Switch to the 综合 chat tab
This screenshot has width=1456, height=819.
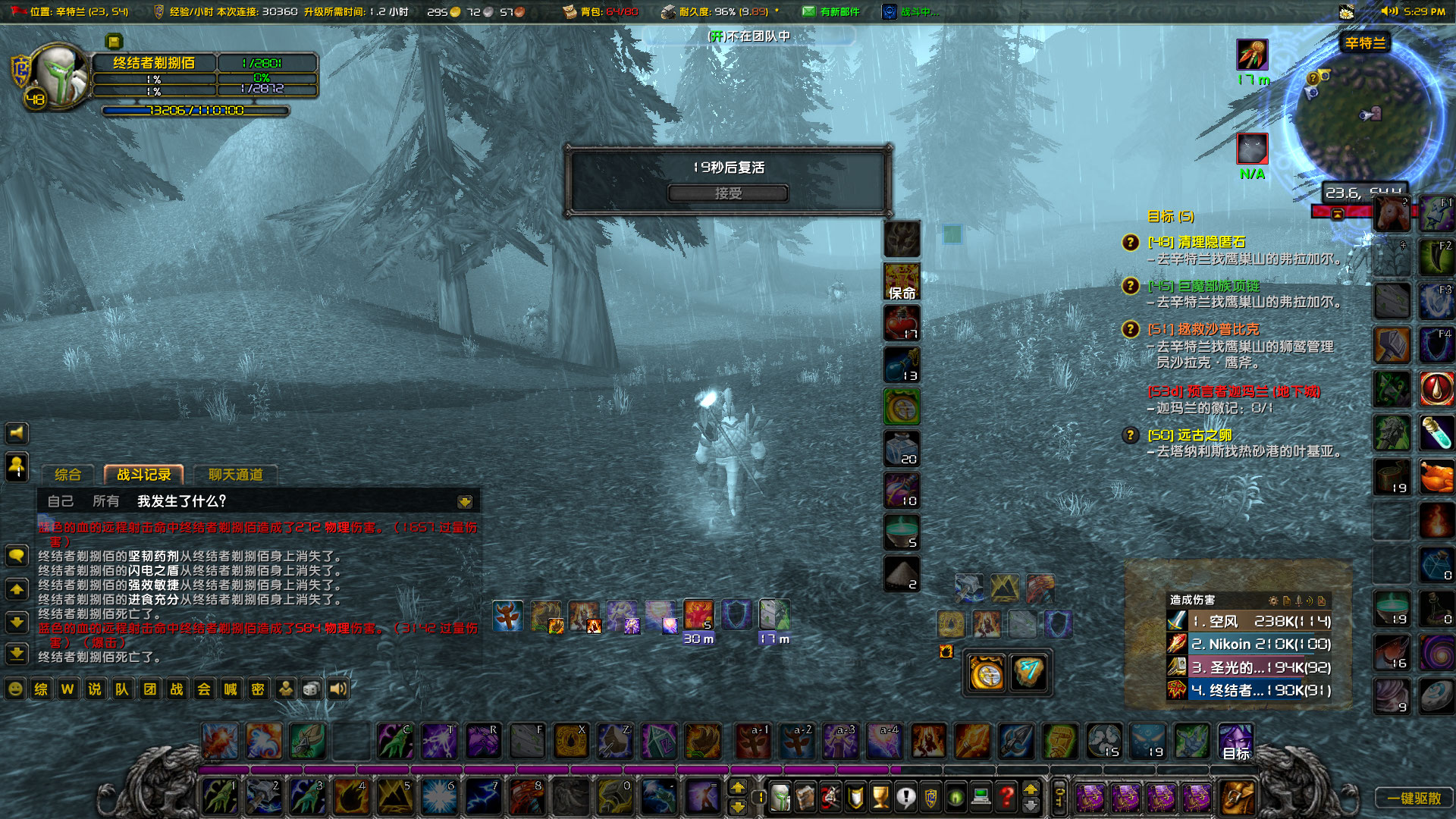(x=68, y=475)
